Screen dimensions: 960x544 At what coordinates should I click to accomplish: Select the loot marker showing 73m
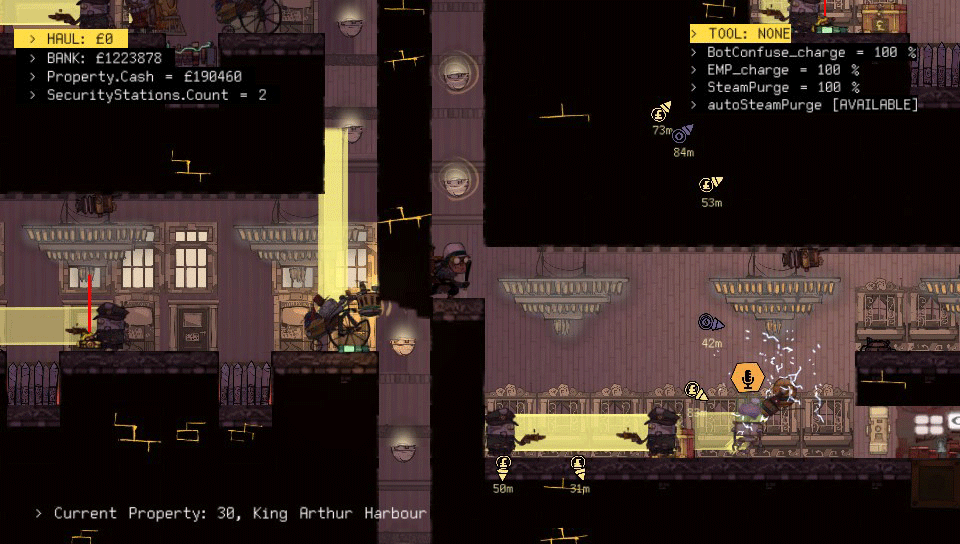pyautogui.click(x=661, y=113)
